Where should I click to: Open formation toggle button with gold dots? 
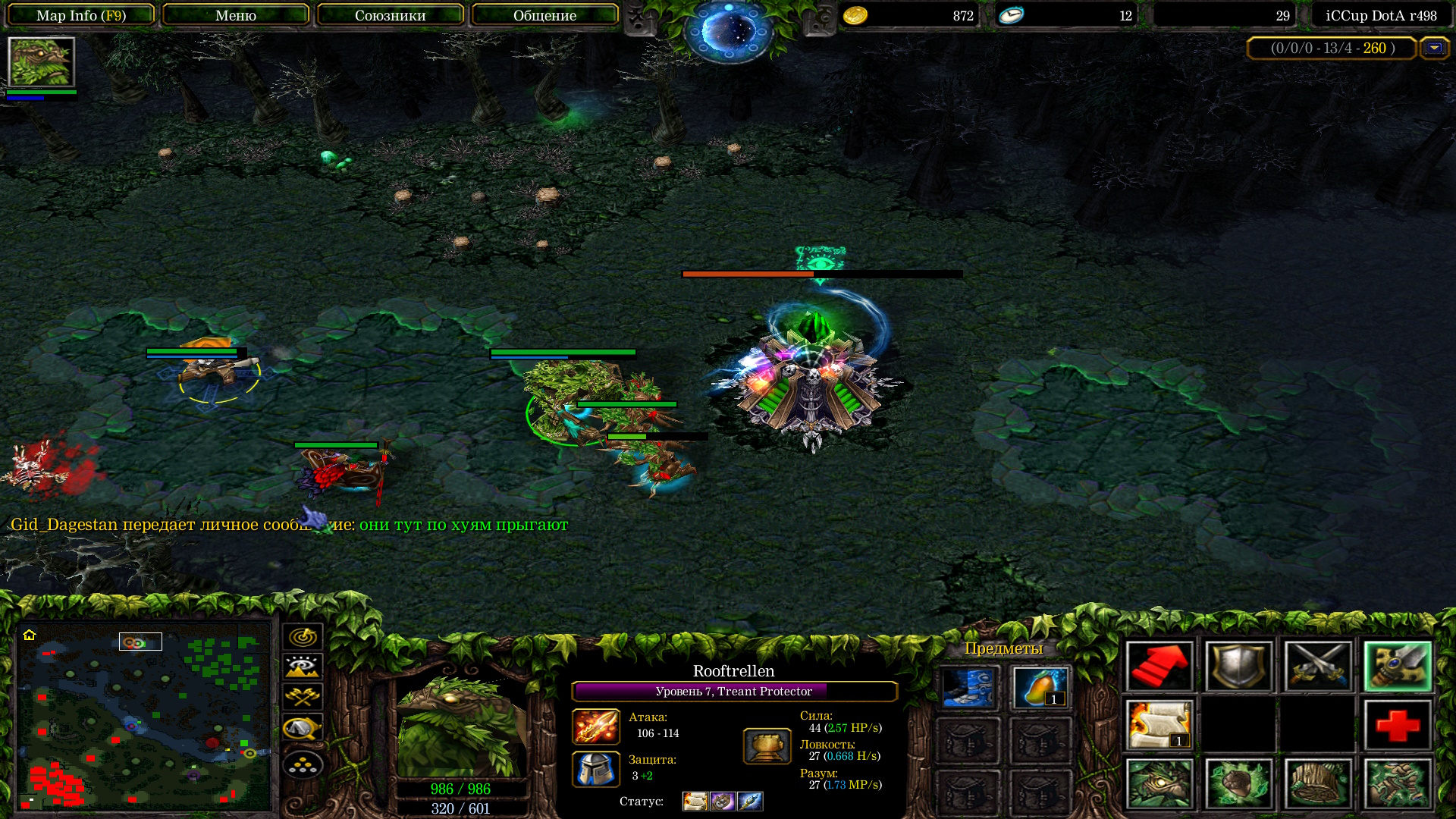click(303, 764)
